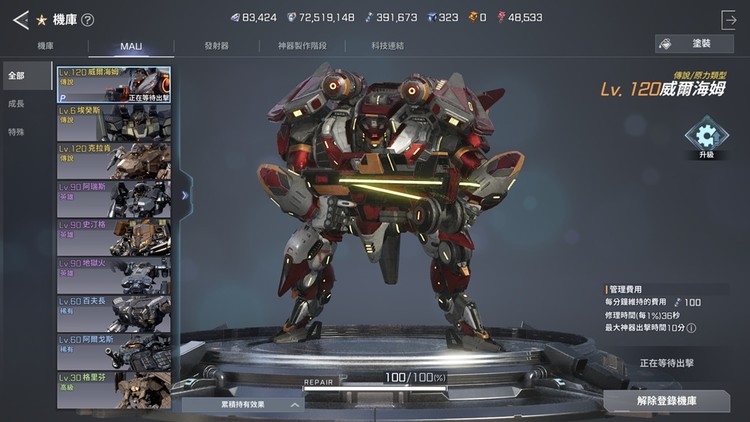Select the Lv.120 克拉肯 mech entry
The height and width of the screenshot is (422, 750).
[x=113, y=160]
